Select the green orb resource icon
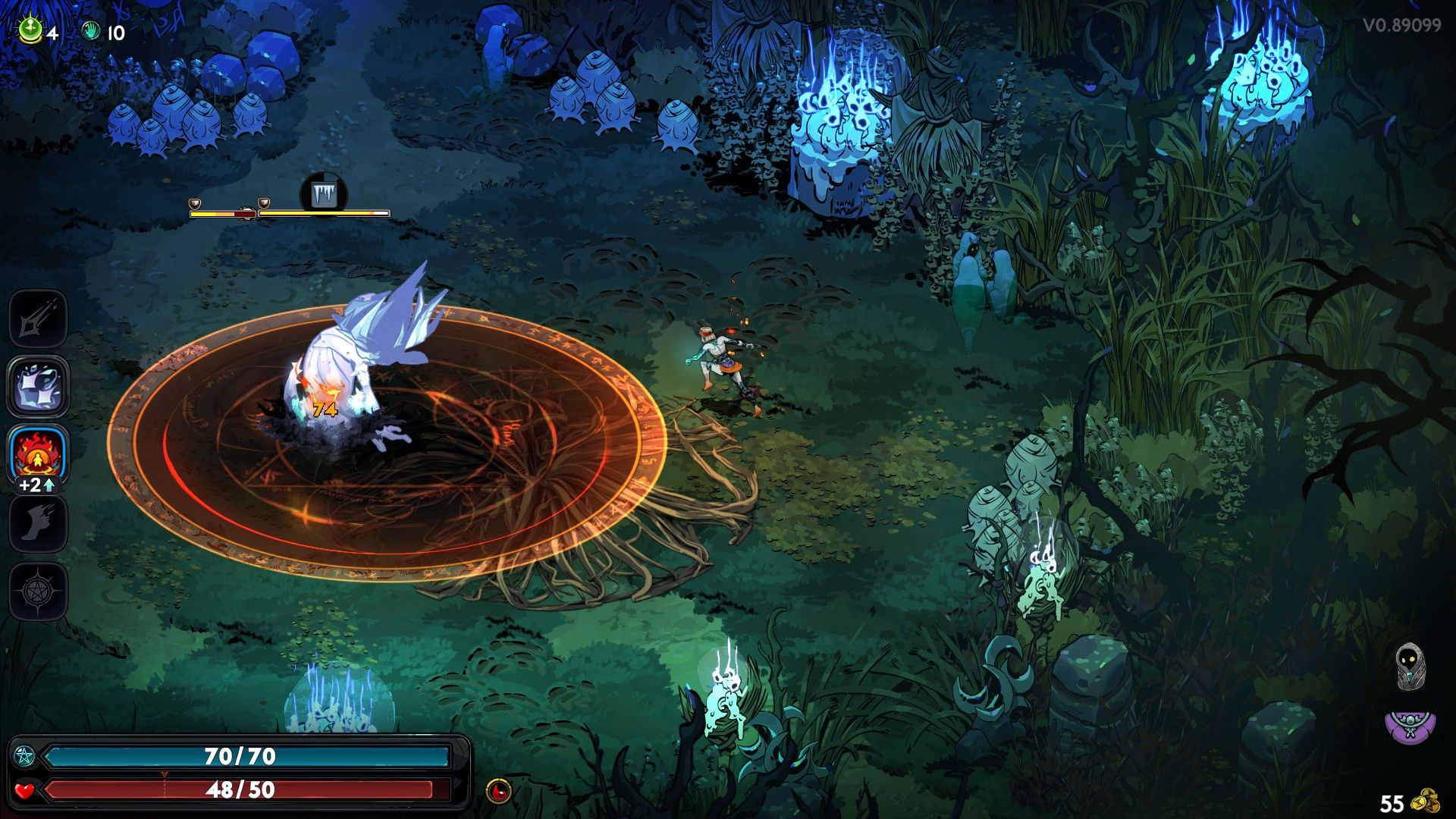The image size is (1456, 819). coord(30,30)
